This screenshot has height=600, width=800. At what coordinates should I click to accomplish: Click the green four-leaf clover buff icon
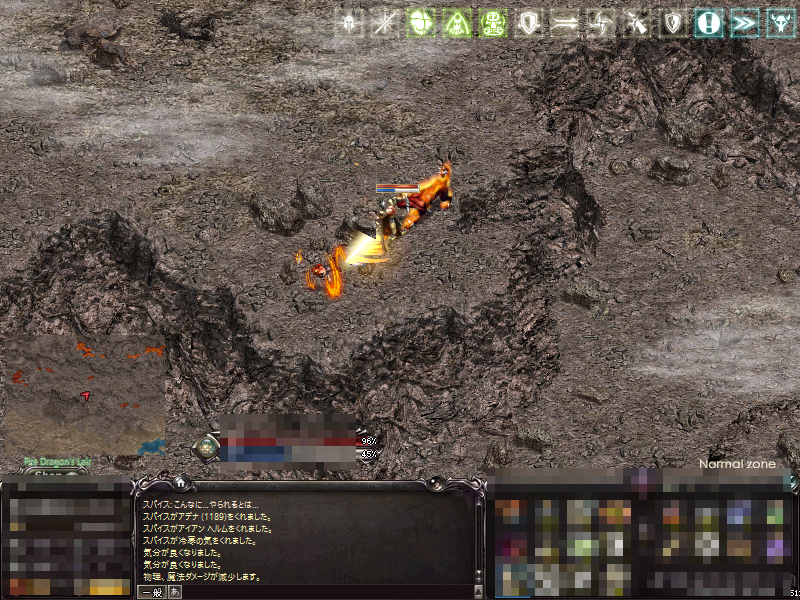(x=421, y=23)
